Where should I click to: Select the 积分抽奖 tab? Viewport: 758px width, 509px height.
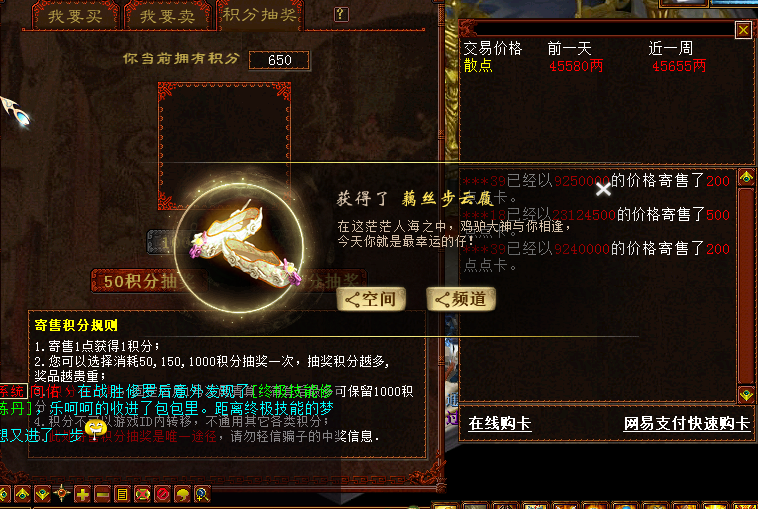click(x=259, y=16)
